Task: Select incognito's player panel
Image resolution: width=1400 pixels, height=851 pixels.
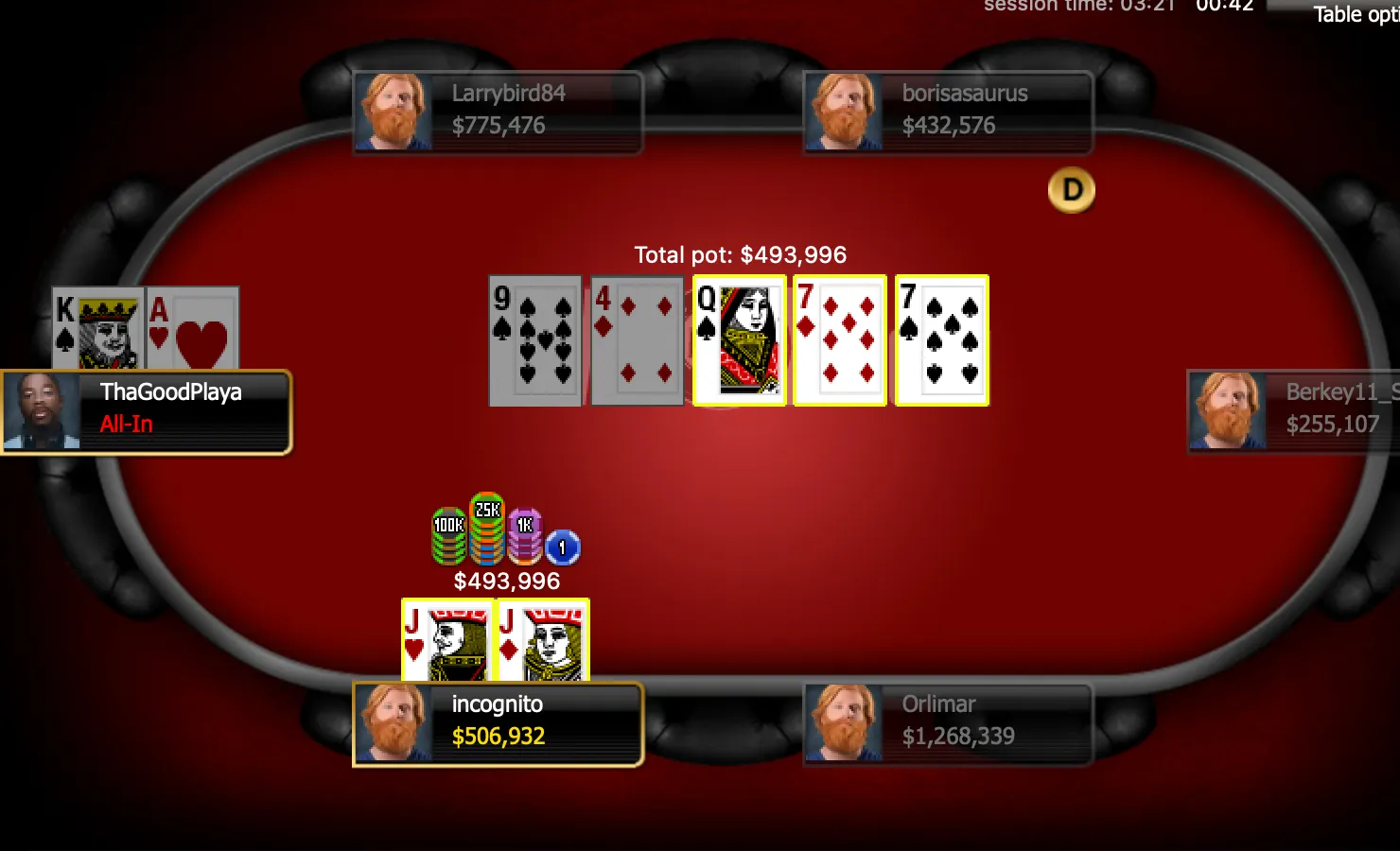Action: coord(498,723)
